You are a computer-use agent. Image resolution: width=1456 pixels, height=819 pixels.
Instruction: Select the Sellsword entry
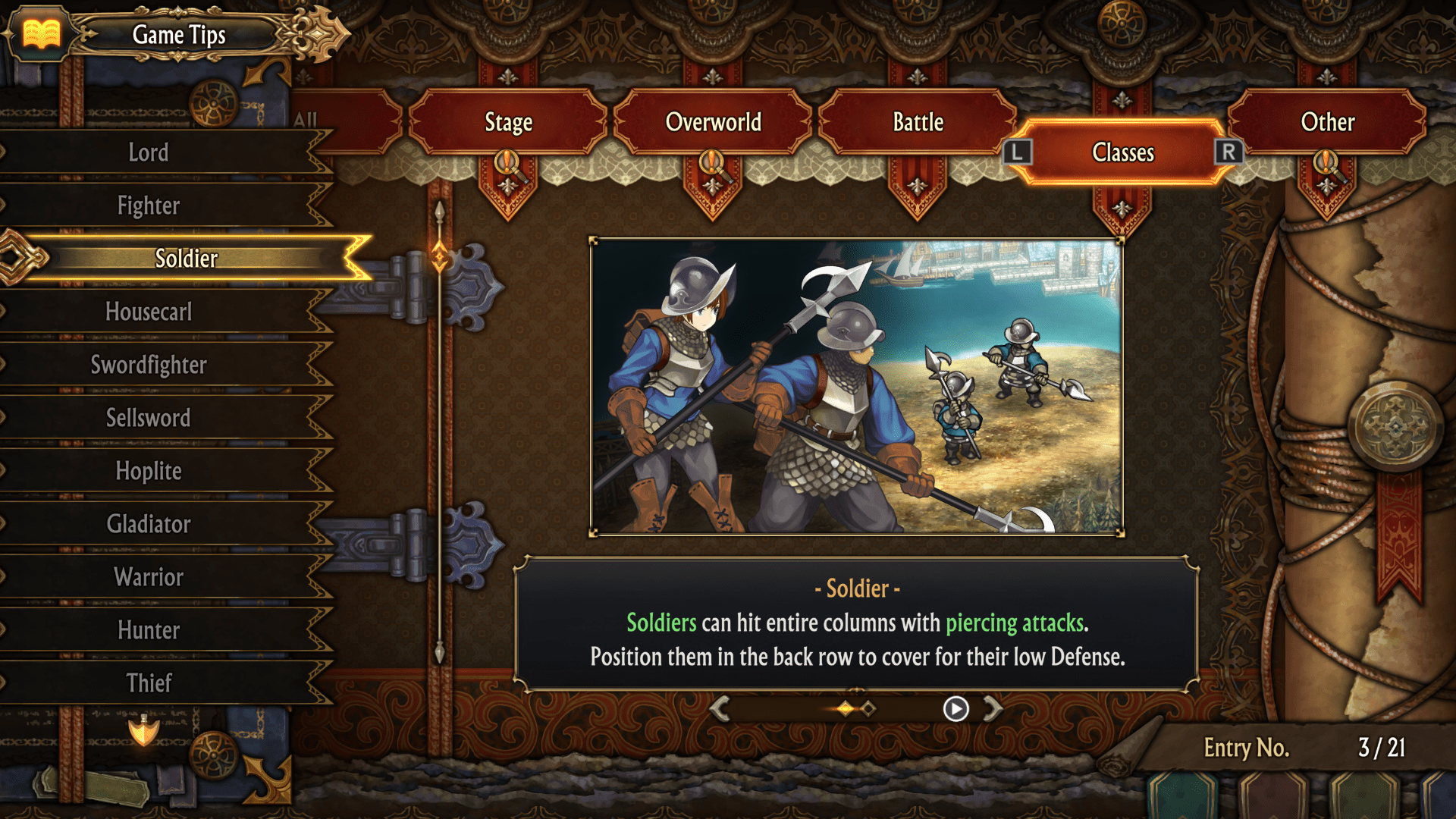click(149, 418)
